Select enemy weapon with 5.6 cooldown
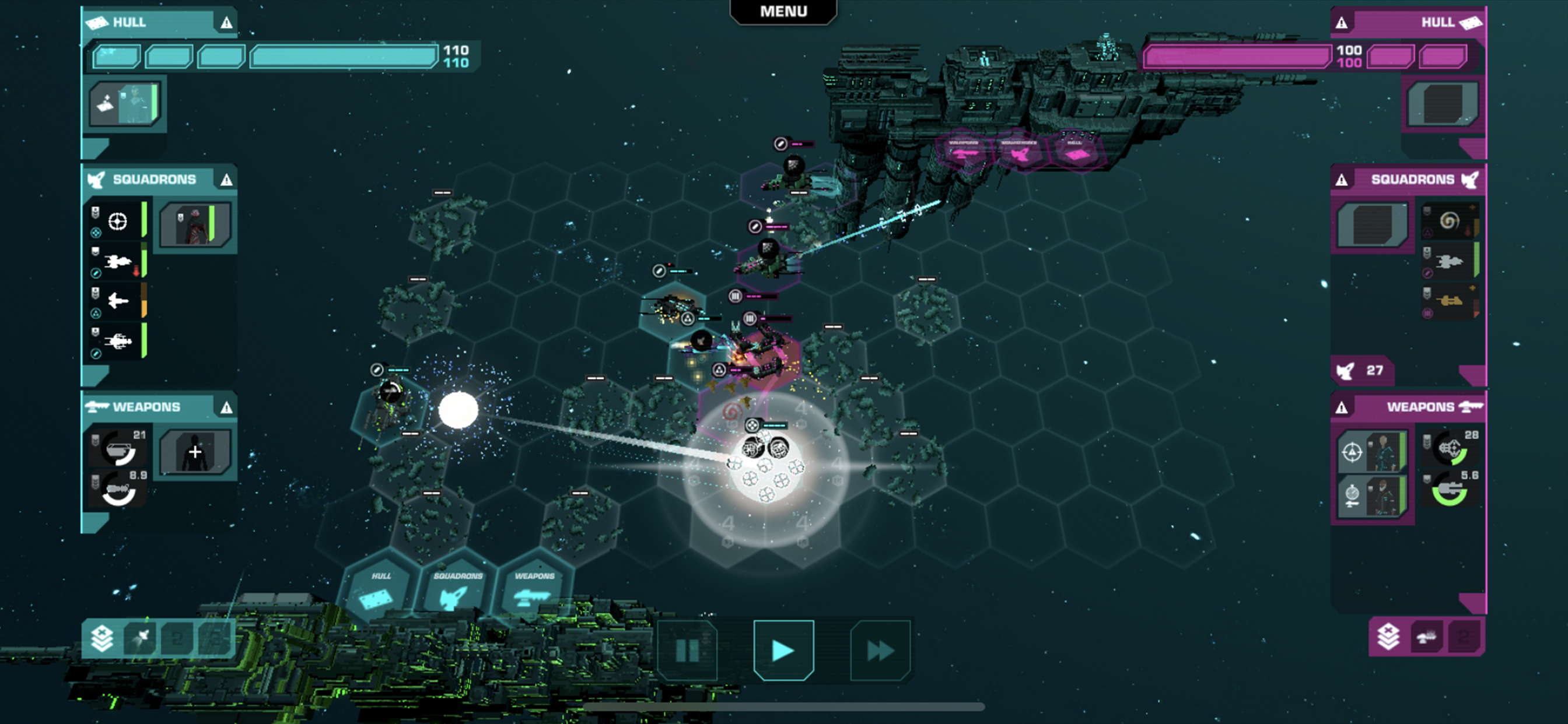1568x724 pixels. coord(1452,489)
